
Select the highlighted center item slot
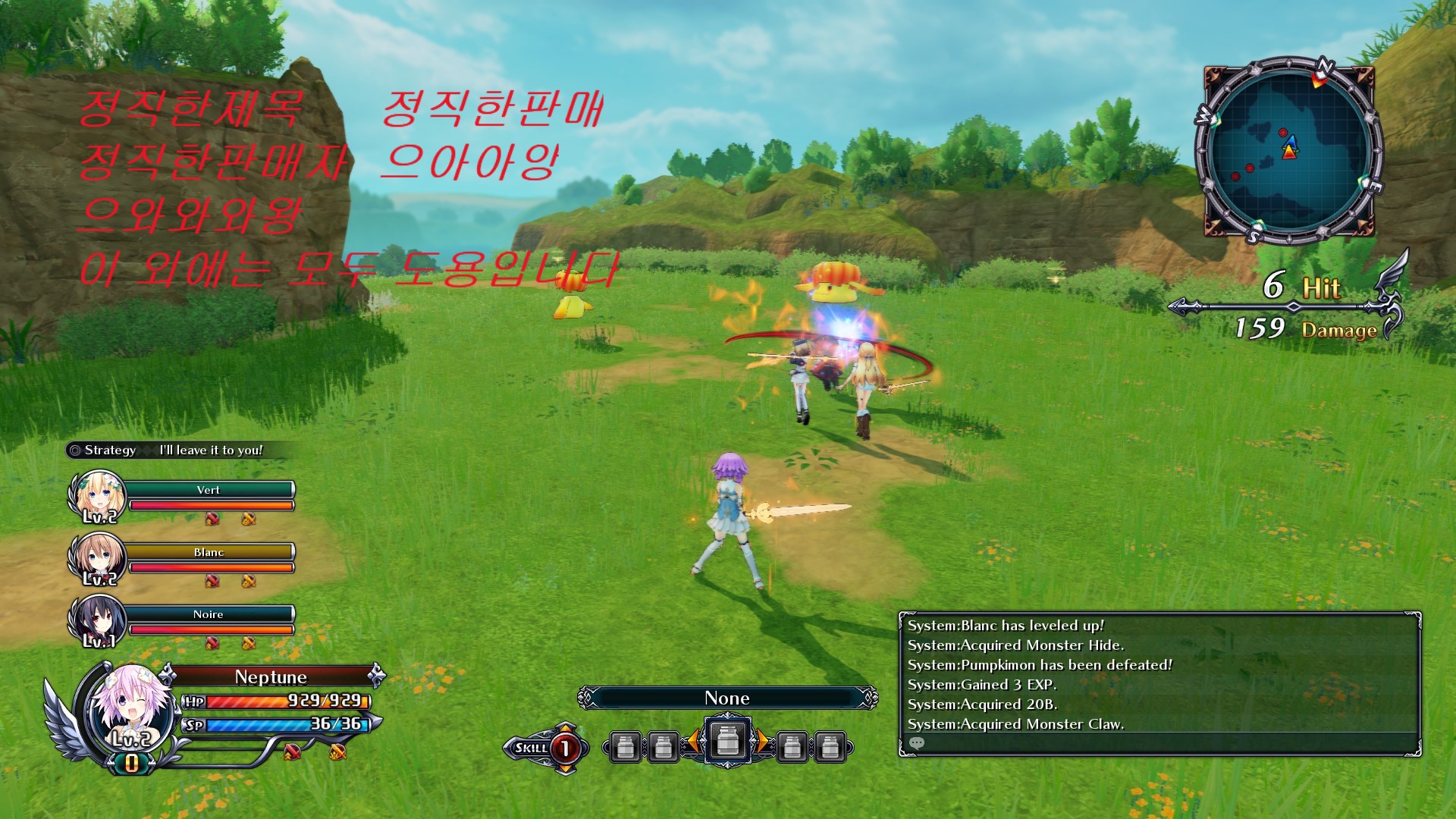pyautogui.click(x=727, y=740)
